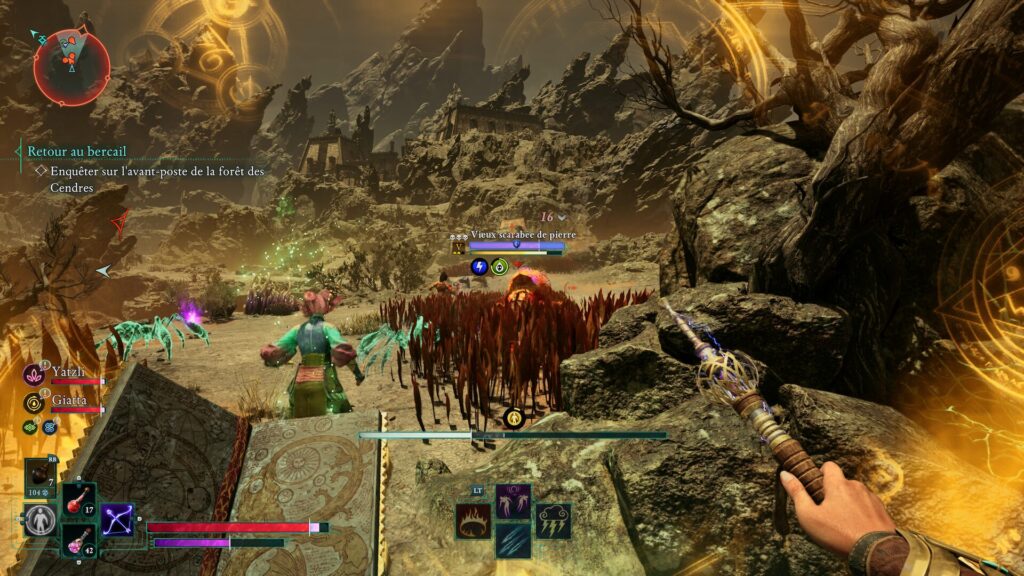Use the red health potion slot

tap(78, 499)
